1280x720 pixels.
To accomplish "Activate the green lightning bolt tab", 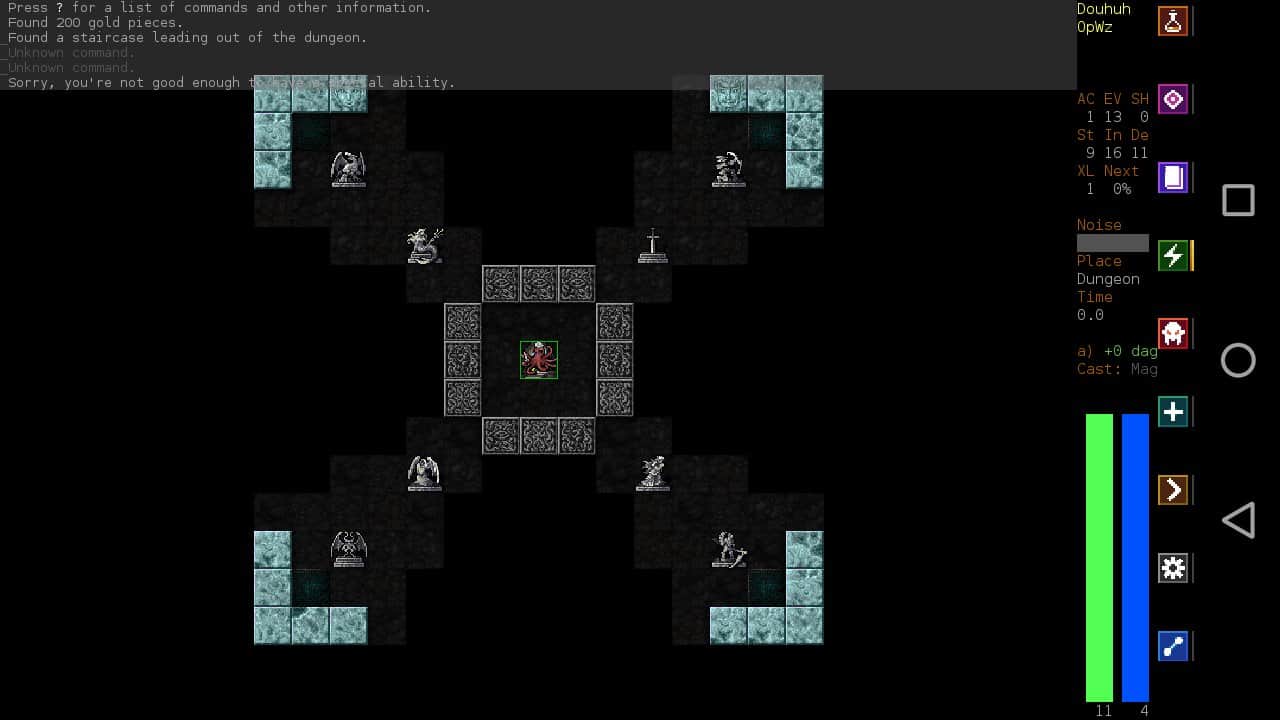I will 1173,256.
